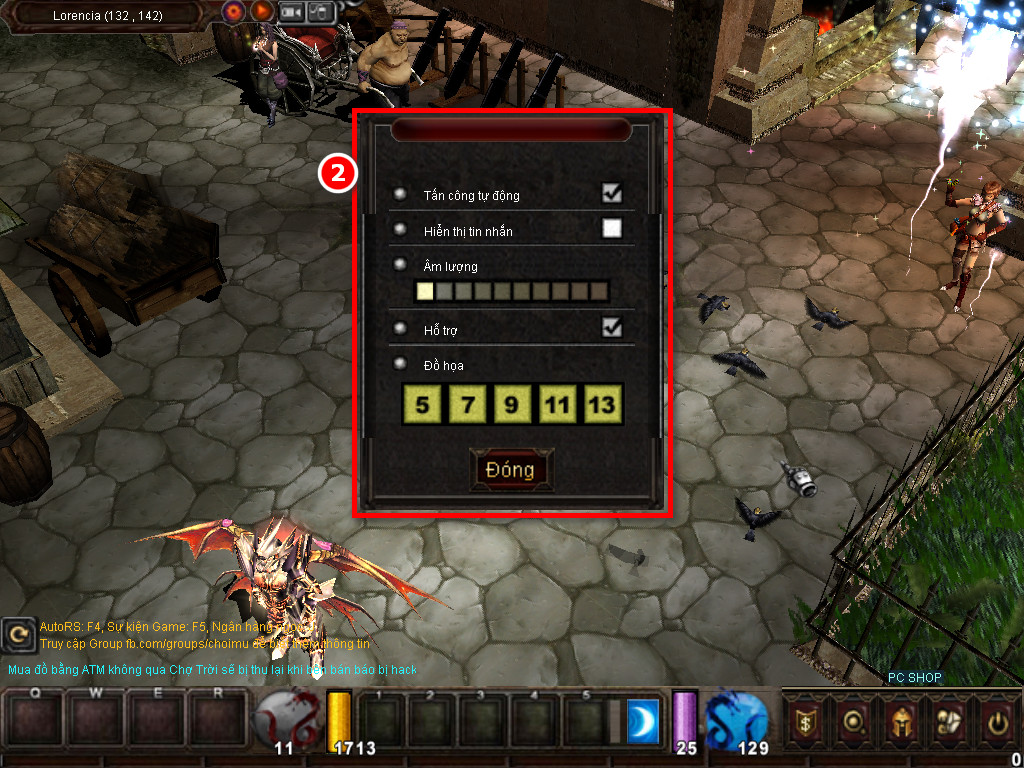Choose graphics level 7
This screenshot has height=768, width=1024.
click(x=468, y=405)
